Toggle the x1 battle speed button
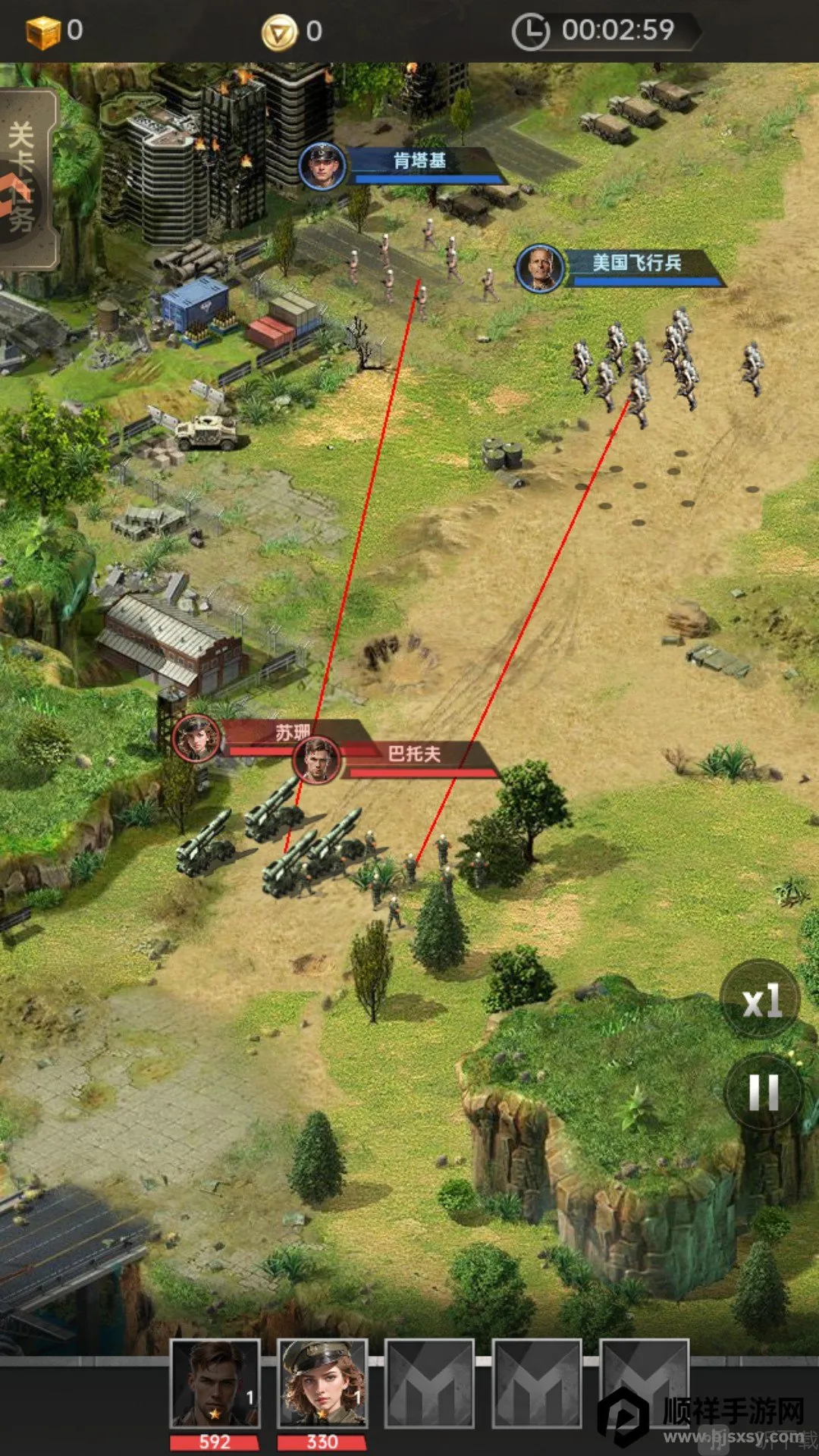Screen dimensions: 819x1456 pyautogui.click(x=761, y=1001)
